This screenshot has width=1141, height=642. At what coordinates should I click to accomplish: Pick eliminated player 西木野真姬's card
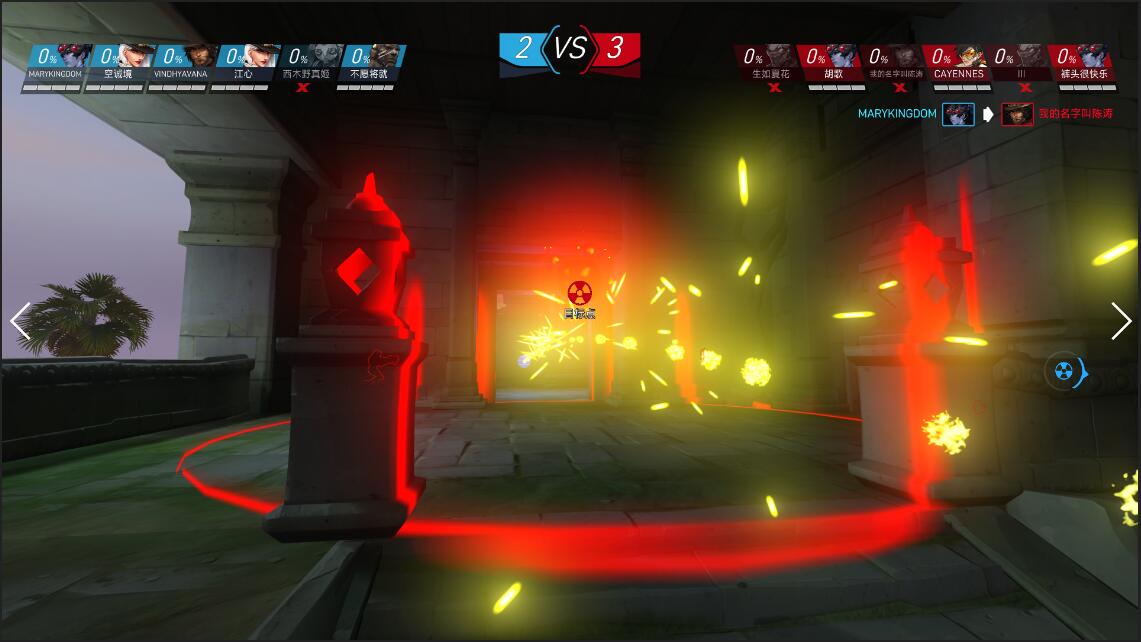coord(306,62)
